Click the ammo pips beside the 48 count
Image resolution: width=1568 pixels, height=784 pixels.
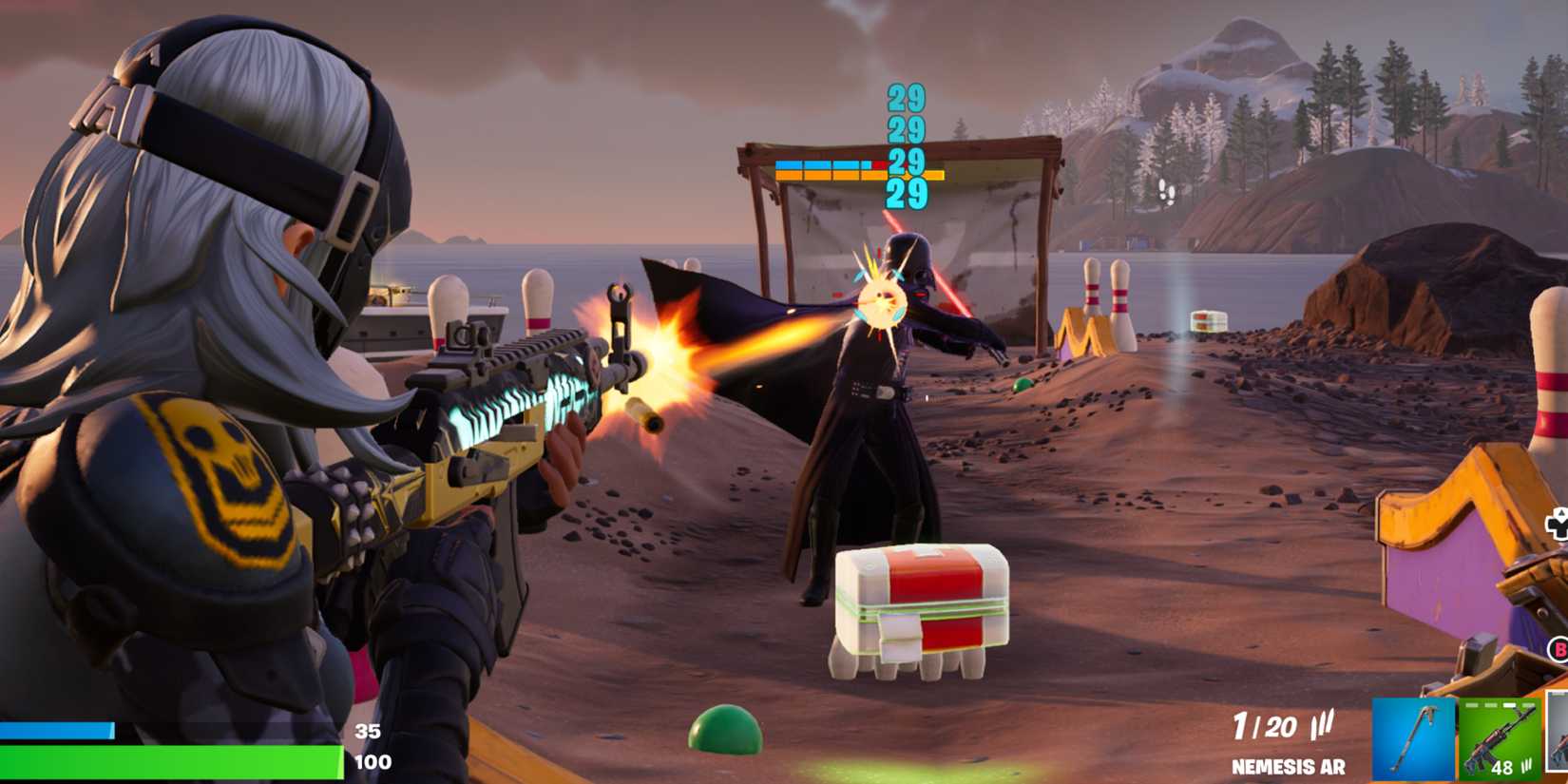[x=1526, y=766]
